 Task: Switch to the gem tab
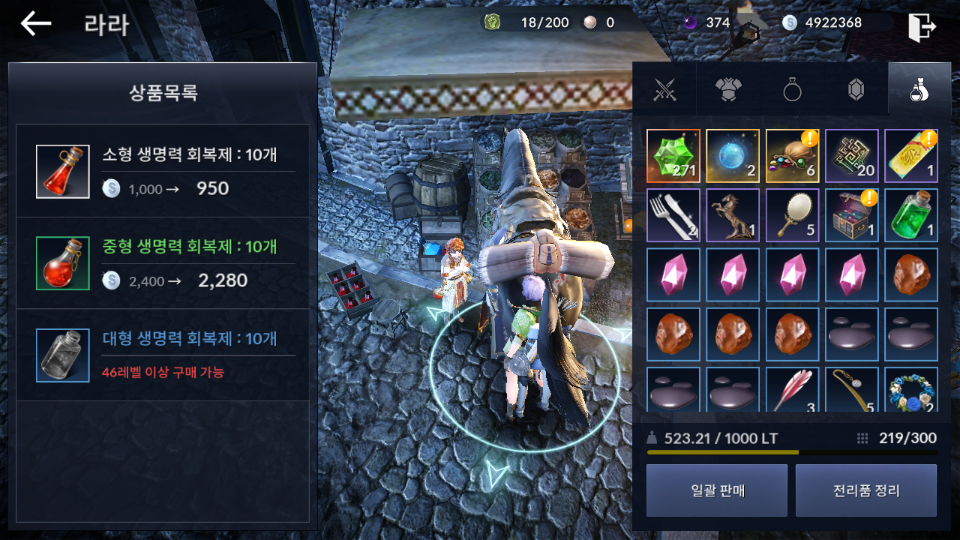tap(856, 90)
